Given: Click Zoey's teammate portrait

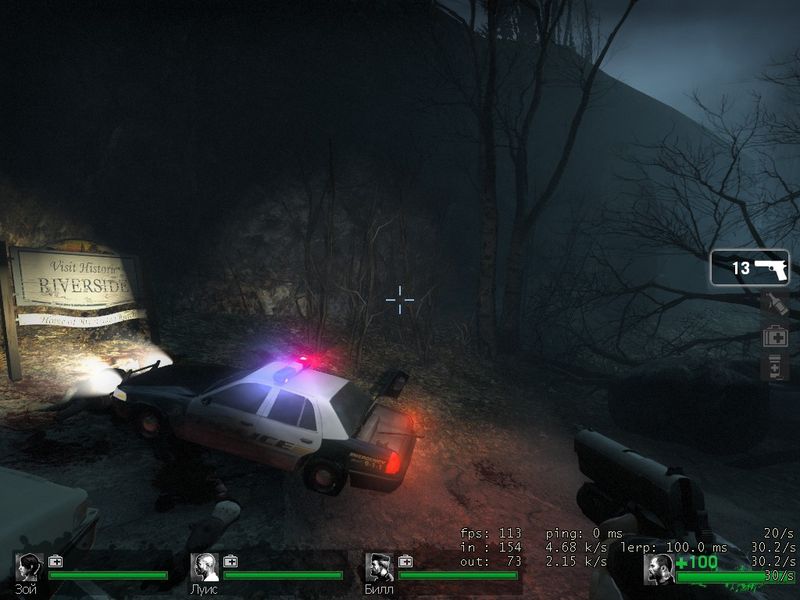Looking at the screenshot, I should coord(29,567).
